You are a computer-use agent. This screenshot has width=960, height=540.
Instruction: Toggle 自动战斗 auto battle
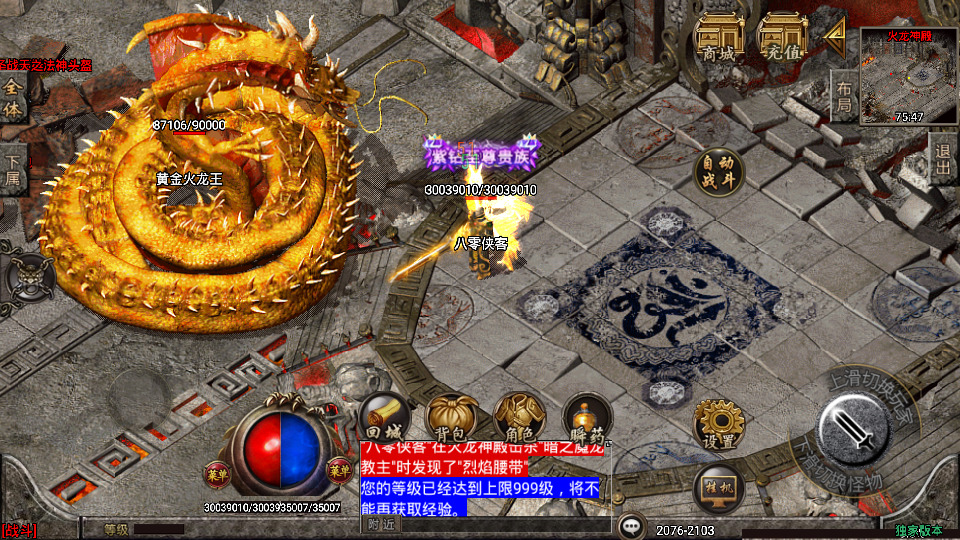pos(720,172)
